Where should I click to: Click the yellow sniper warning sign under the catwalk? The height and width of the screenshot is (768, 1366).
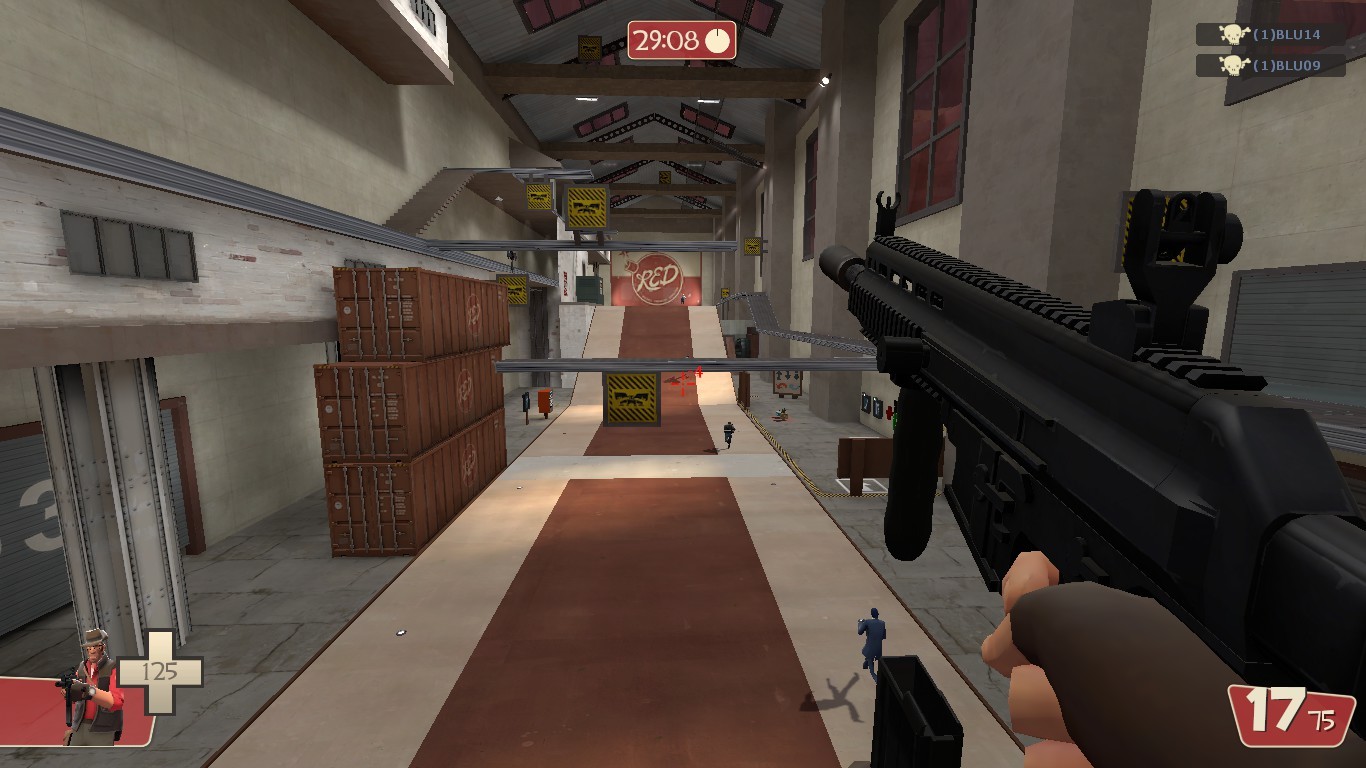click(x=632, y=398)
